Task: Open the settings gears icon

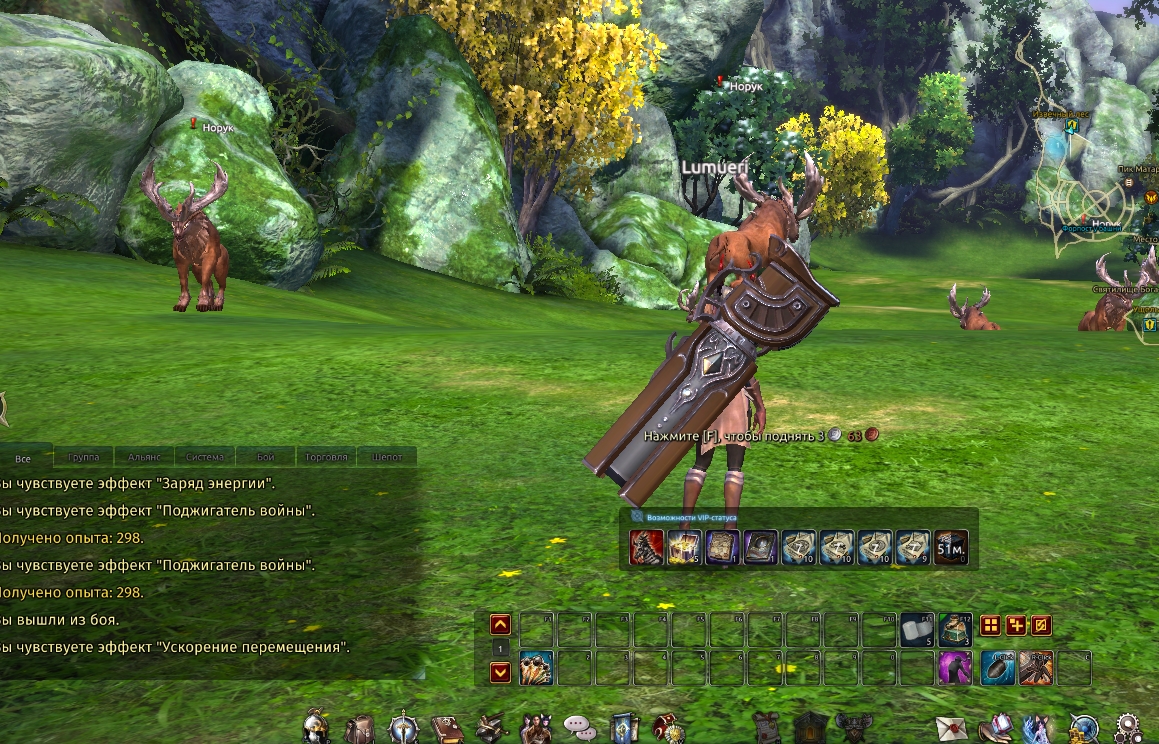Action: pyautogui.click(x=1130, y=727)
